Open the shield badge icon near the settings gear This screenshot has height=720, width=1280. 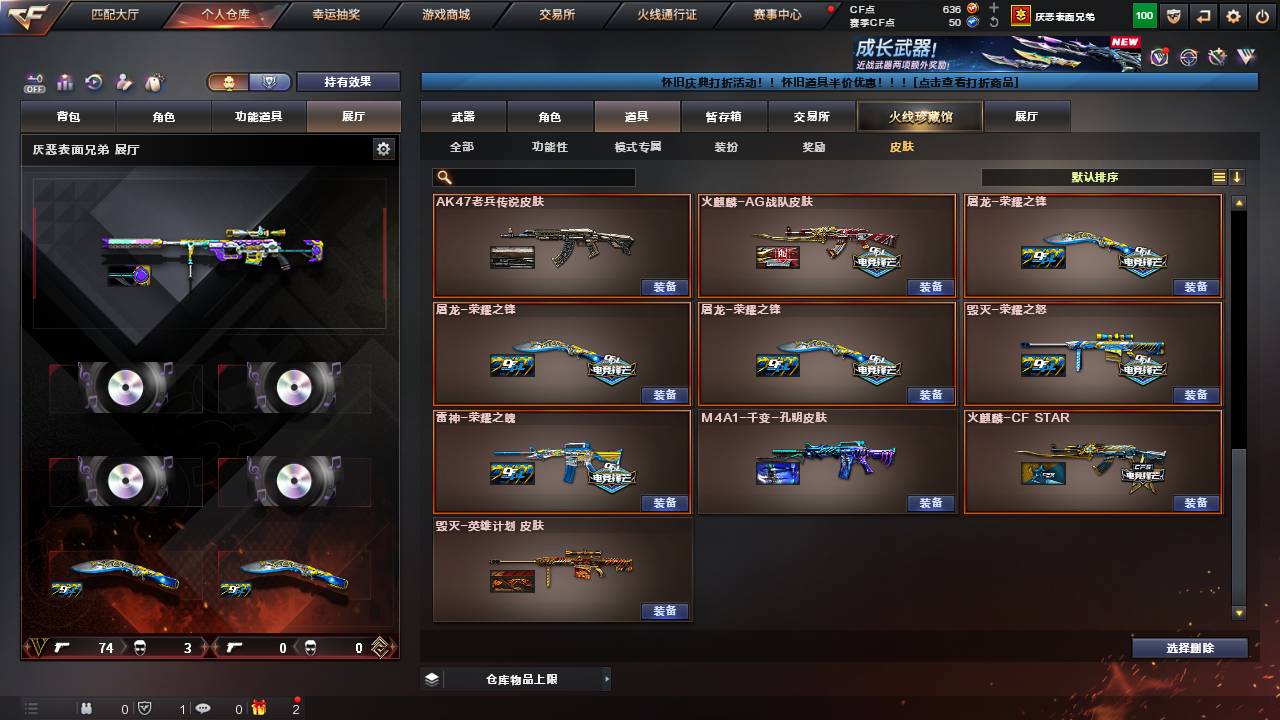click(1174, 16)
